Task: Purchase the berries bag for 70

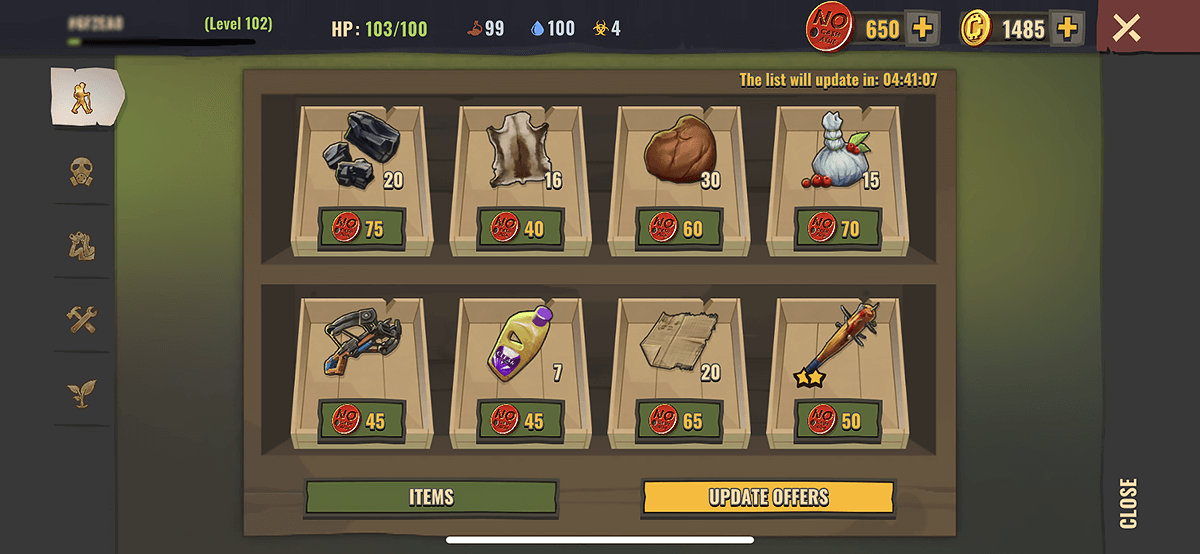Action: pos(838,229)
